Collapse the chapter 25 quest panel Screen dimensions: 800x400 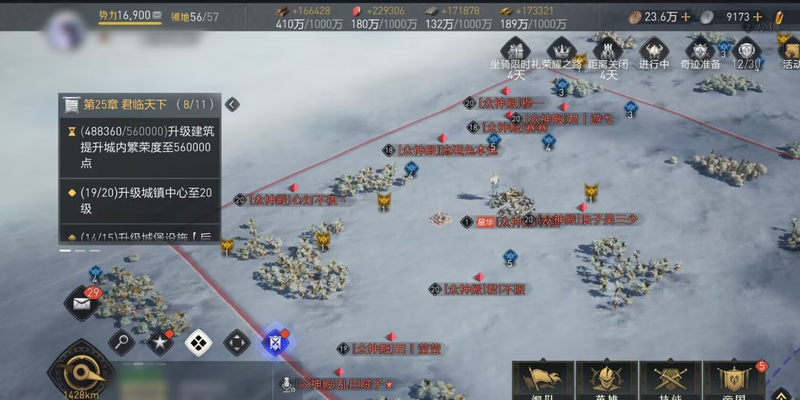pos(232,104)
